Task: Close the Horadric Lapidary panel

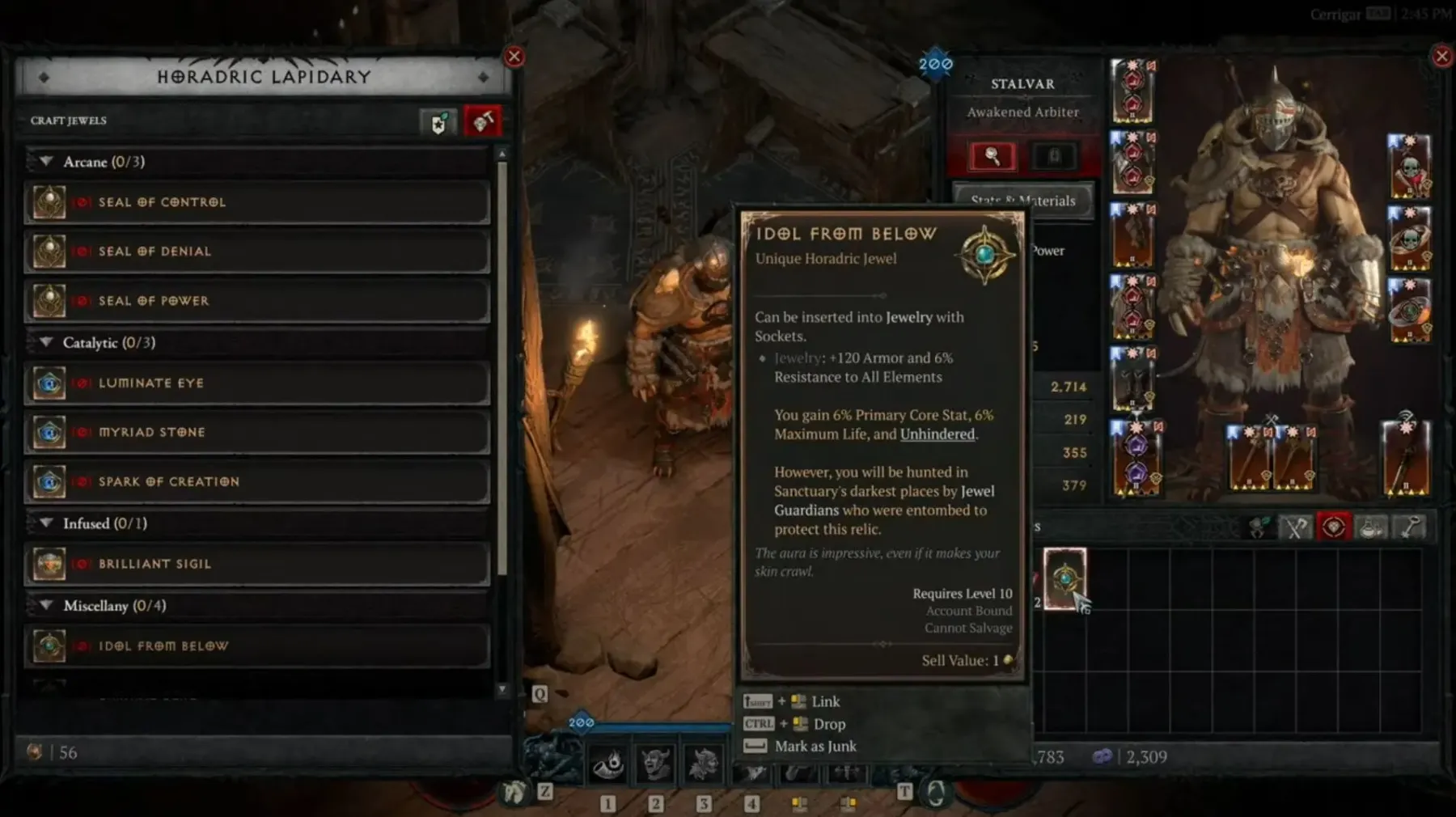Action: tap(514, 57)
